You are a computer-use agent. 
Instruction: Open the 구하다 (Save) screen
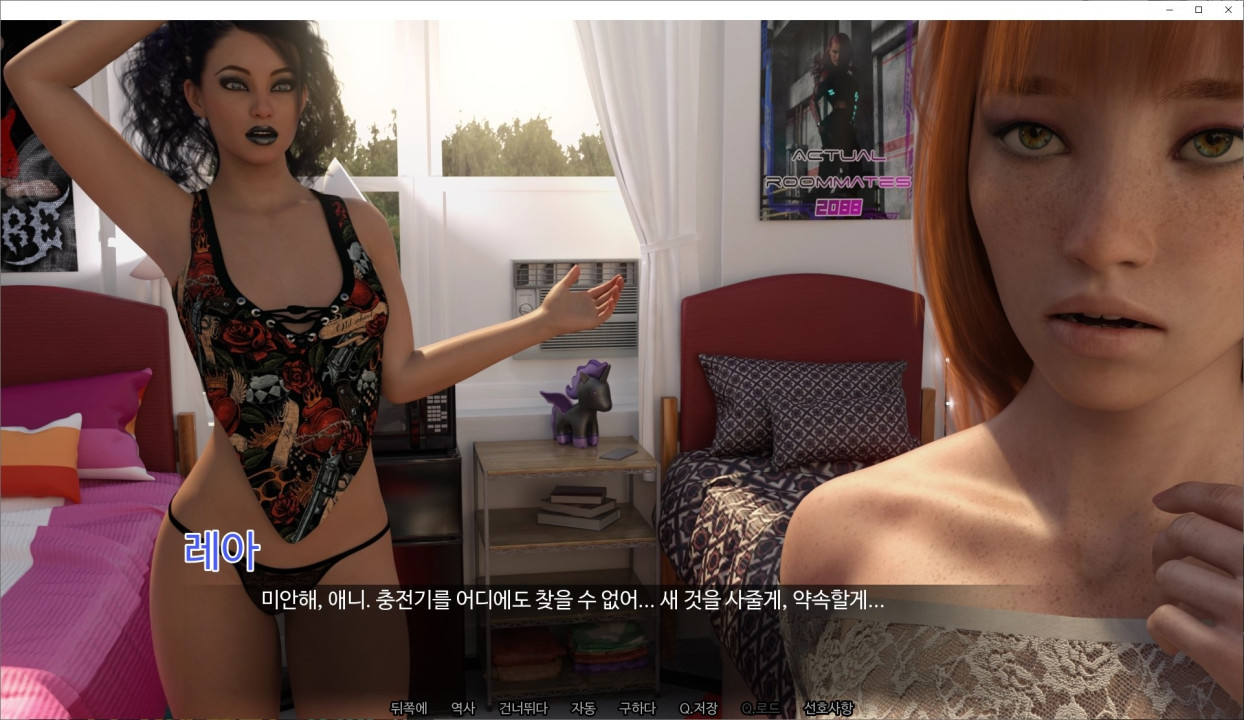(637, 708)
